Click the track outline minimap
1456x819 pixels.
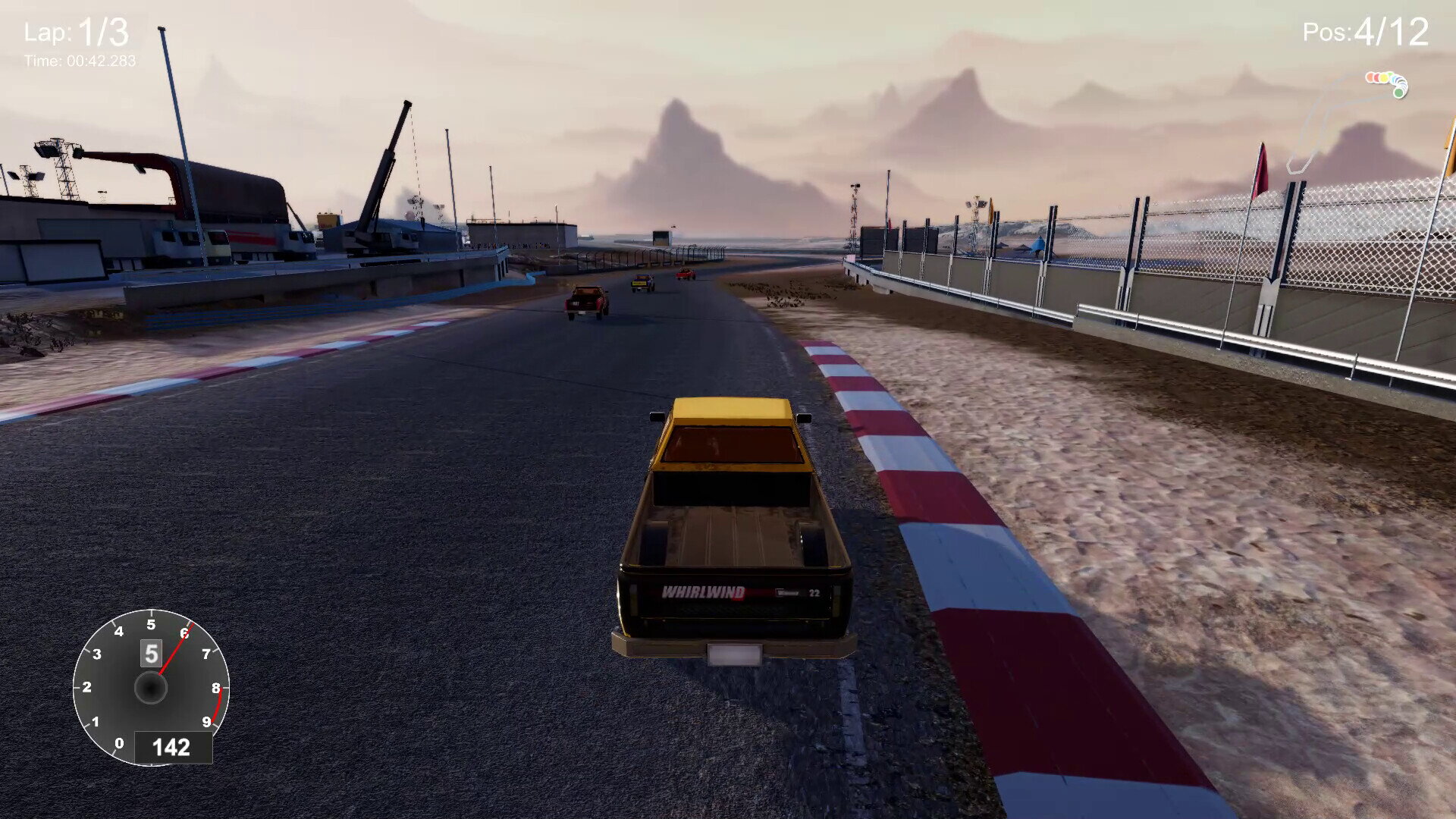pos(1346,121)
